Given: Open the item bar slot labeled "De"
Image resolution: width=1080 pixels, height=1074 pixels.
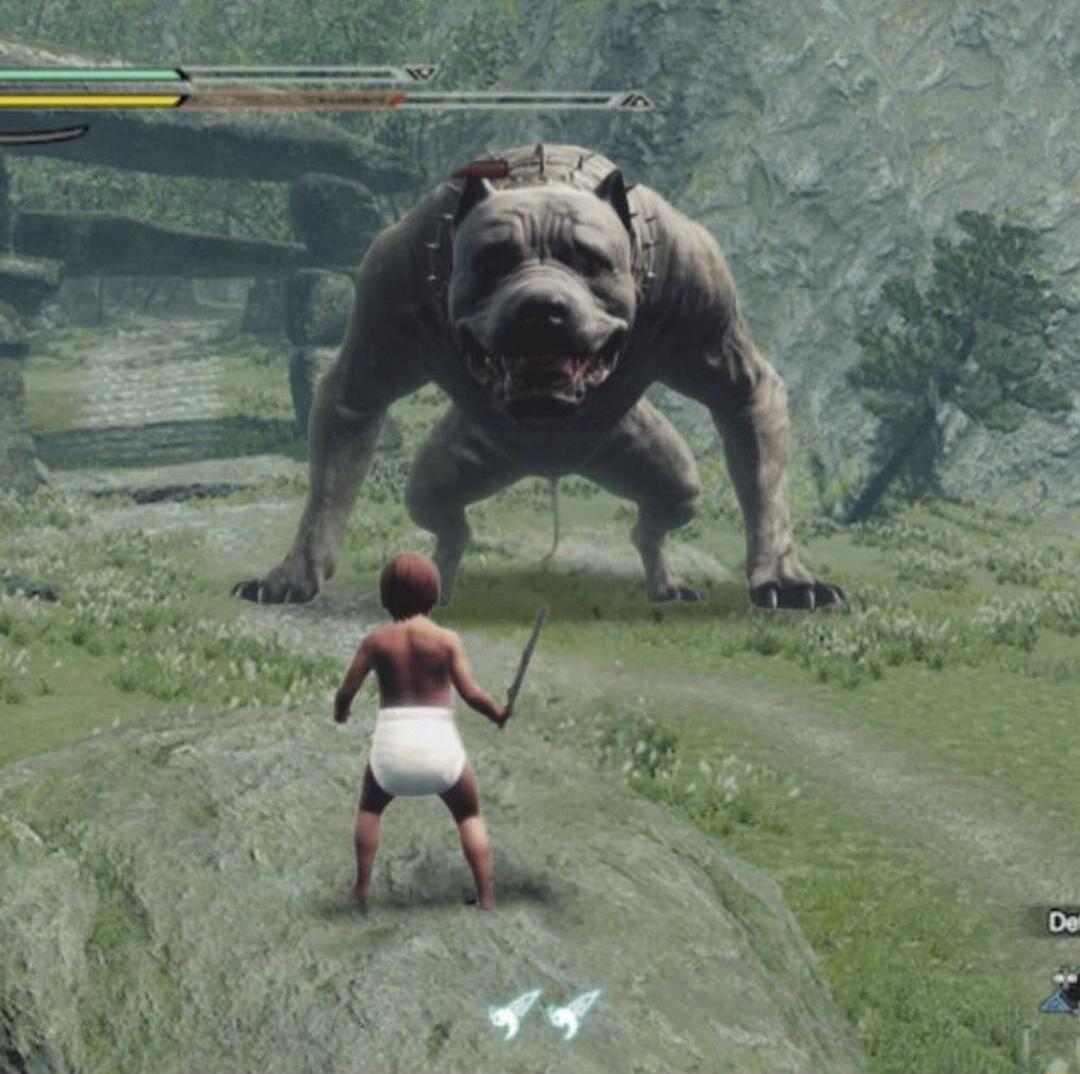Looking at the screenshot, I should click(1062, 922).
